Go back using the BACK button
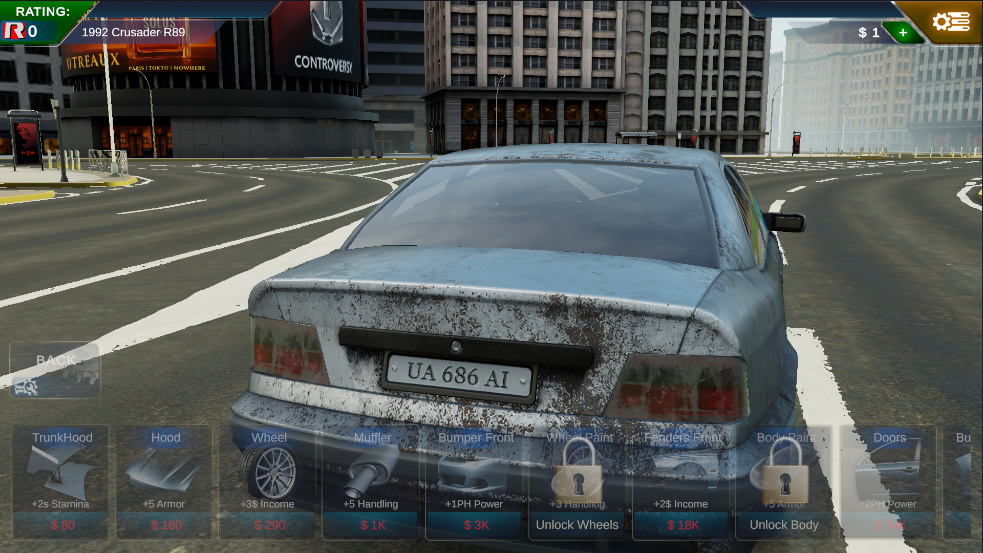983x553 pixels. click(55, 370)
